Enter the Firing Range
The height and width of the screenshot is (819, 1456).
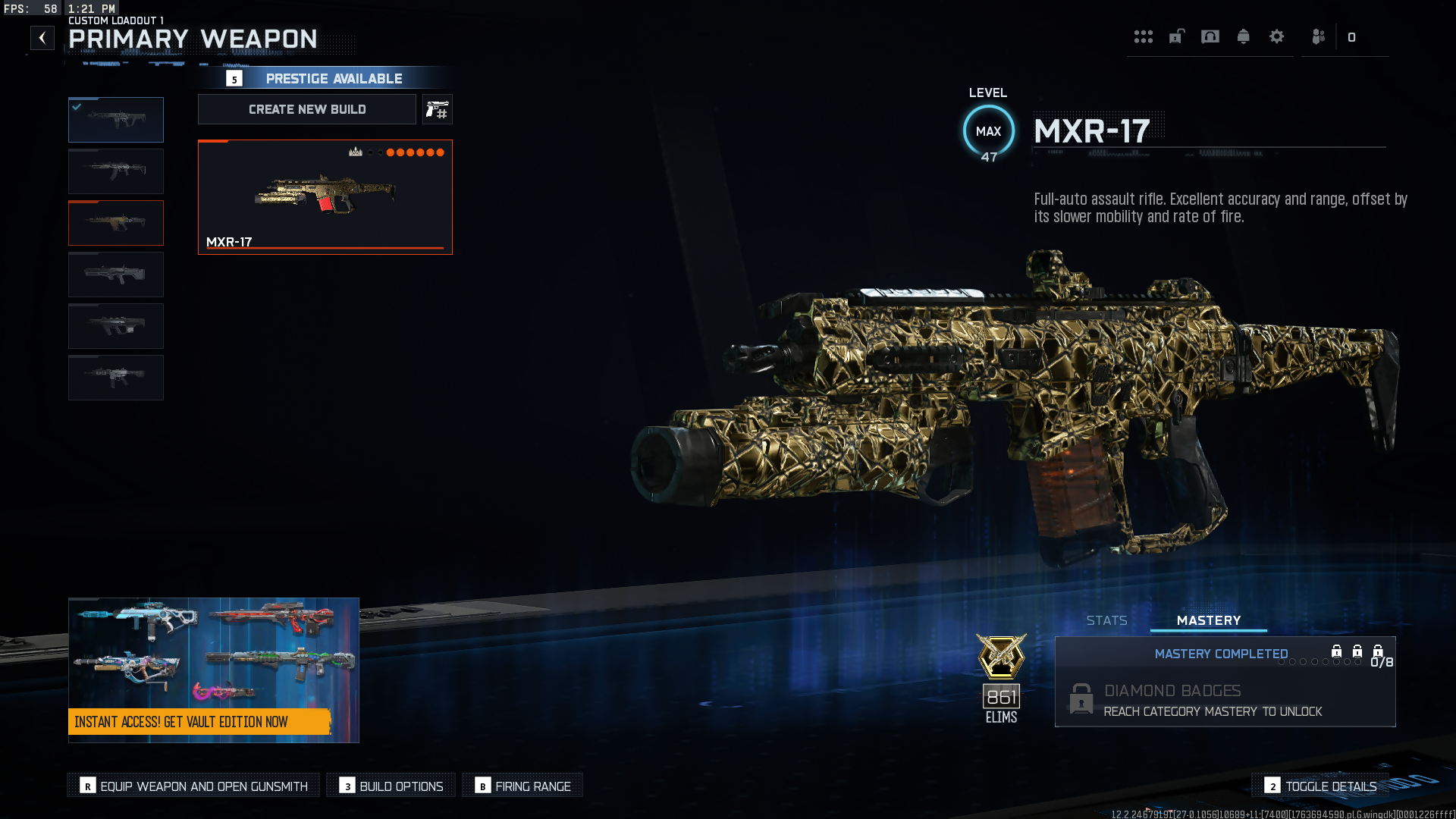point(523,786)
